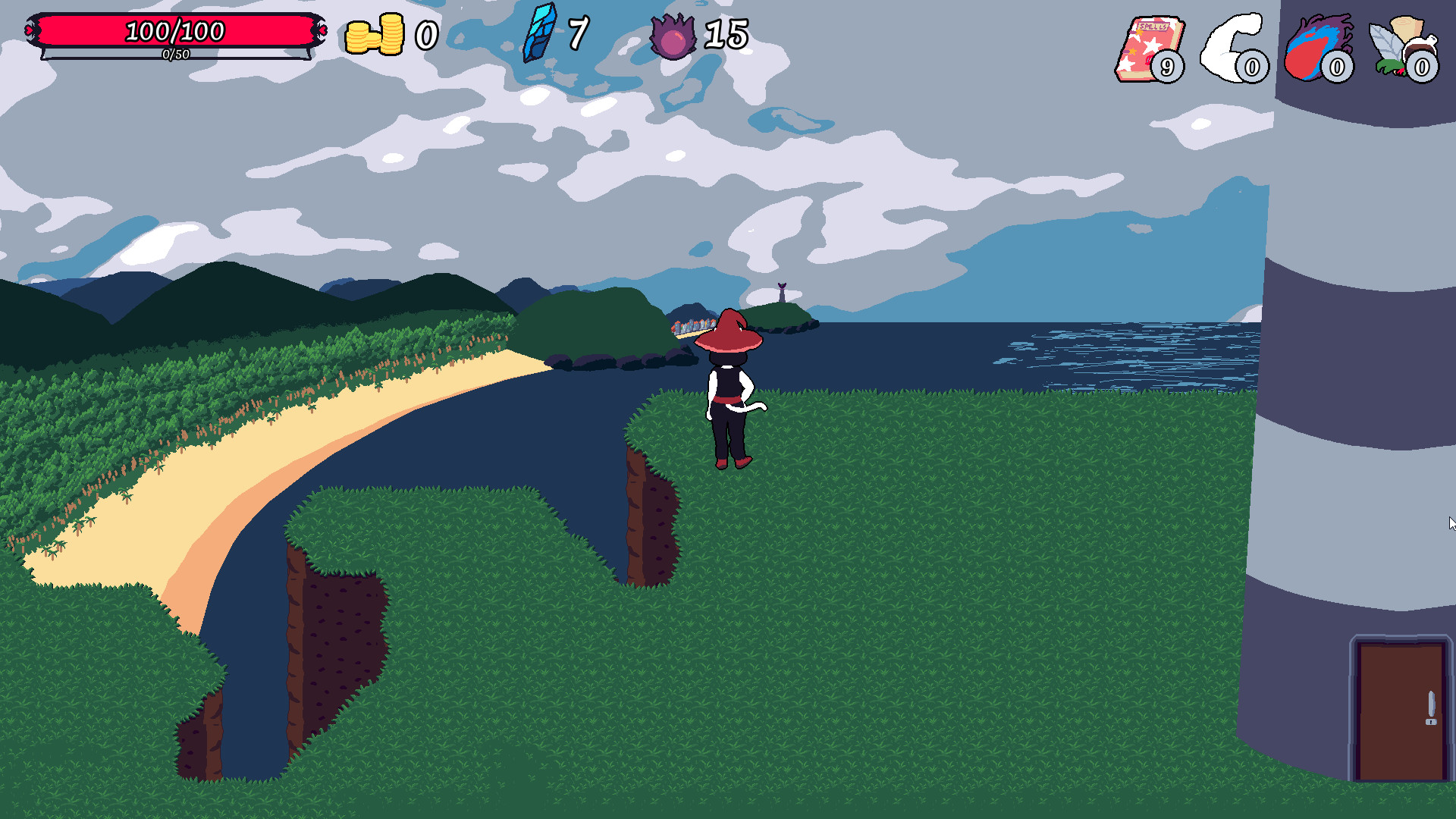The height and width of the screenshot is (819, 1456).
Task: Select the crystal count number 7
Action: click(580, 34)
